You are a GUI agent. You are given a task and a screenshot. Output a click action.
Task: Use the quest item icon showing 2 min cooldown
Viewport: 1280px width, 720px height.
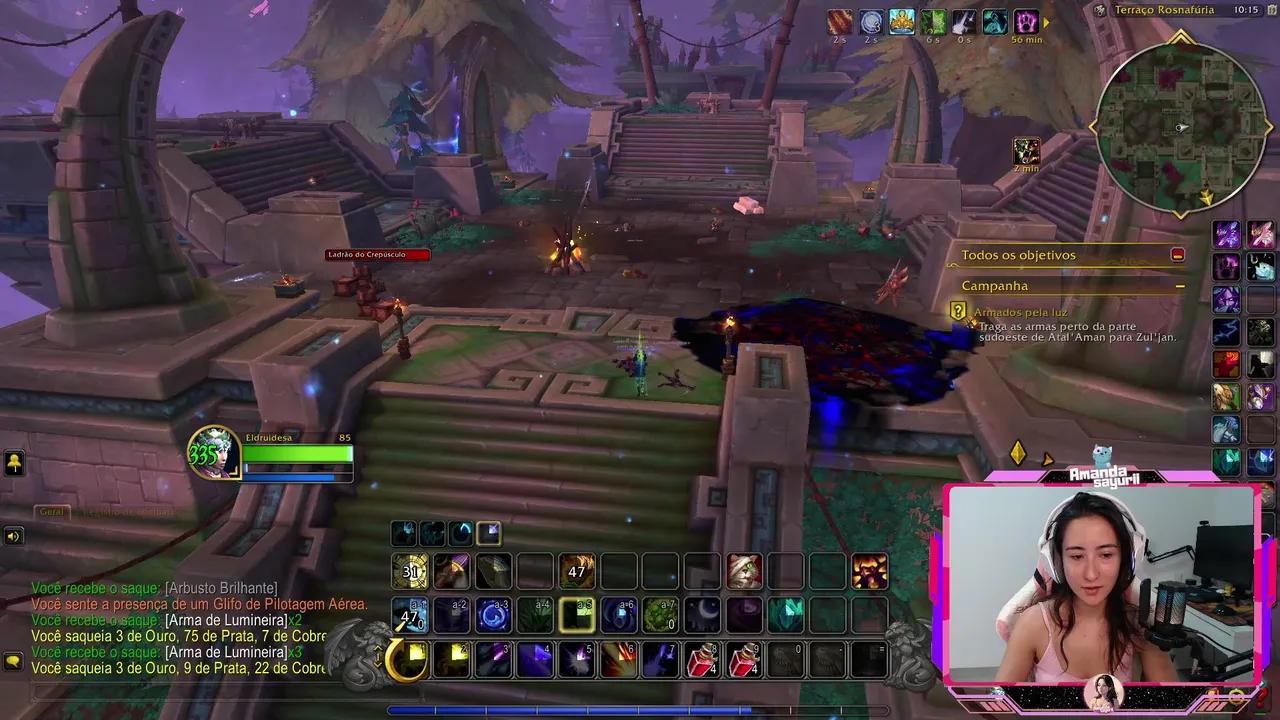pyautogui.click(x=1026, y=151)
